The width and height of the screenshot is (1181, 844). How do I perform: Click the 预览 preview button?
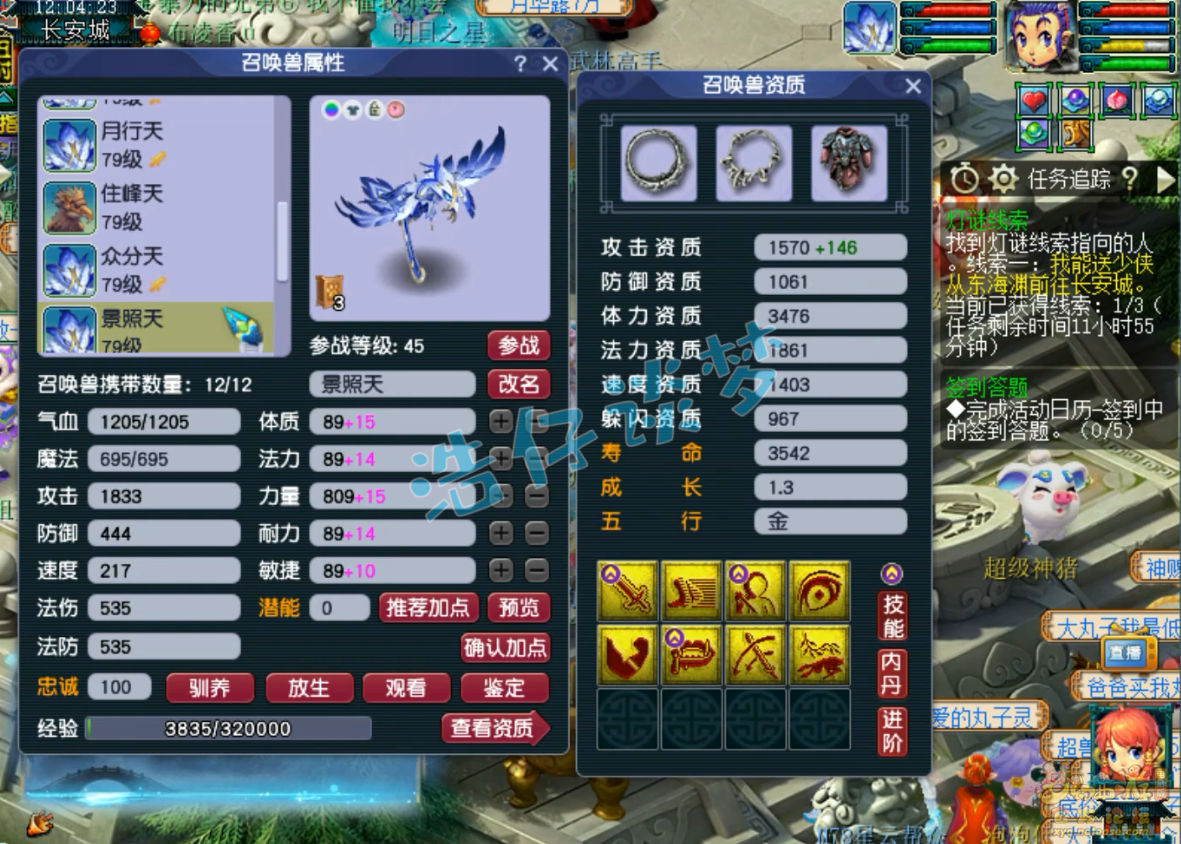pyautogui.click(x=519, y=607)
